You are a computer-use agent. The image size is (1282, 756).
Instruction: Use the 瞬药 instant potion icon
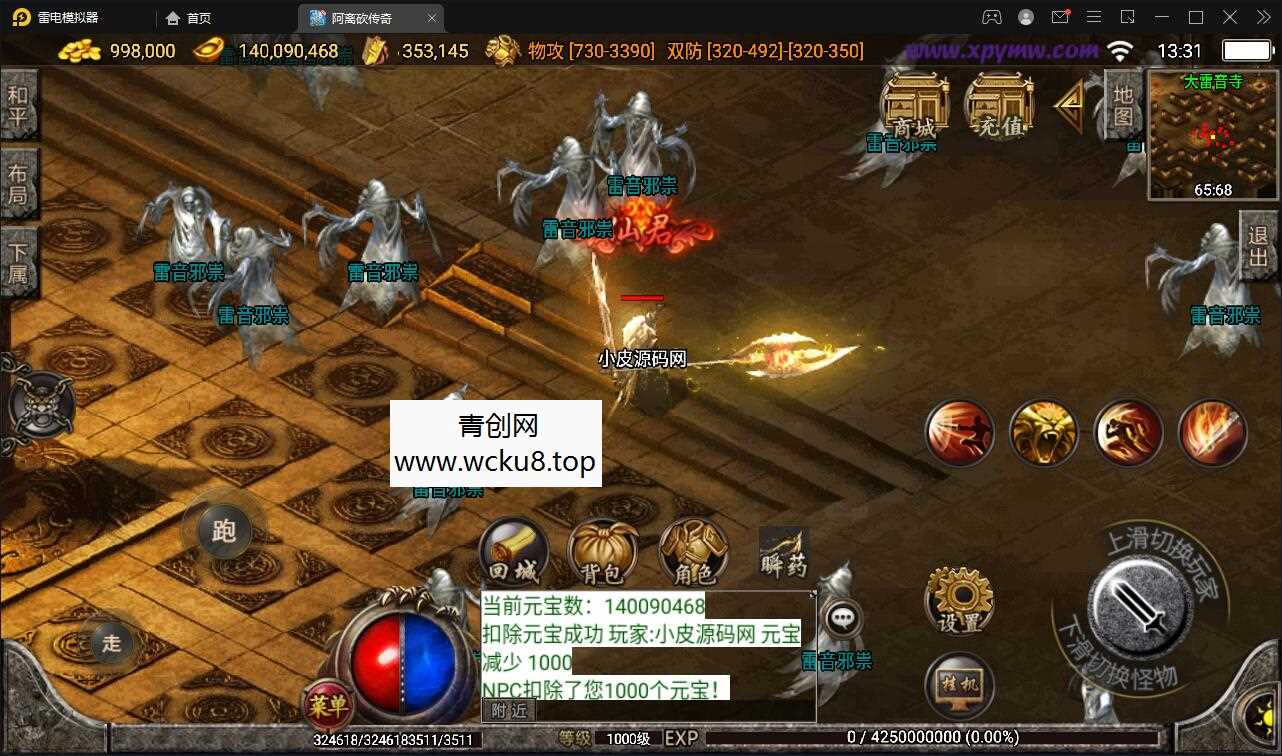[782, 552]
